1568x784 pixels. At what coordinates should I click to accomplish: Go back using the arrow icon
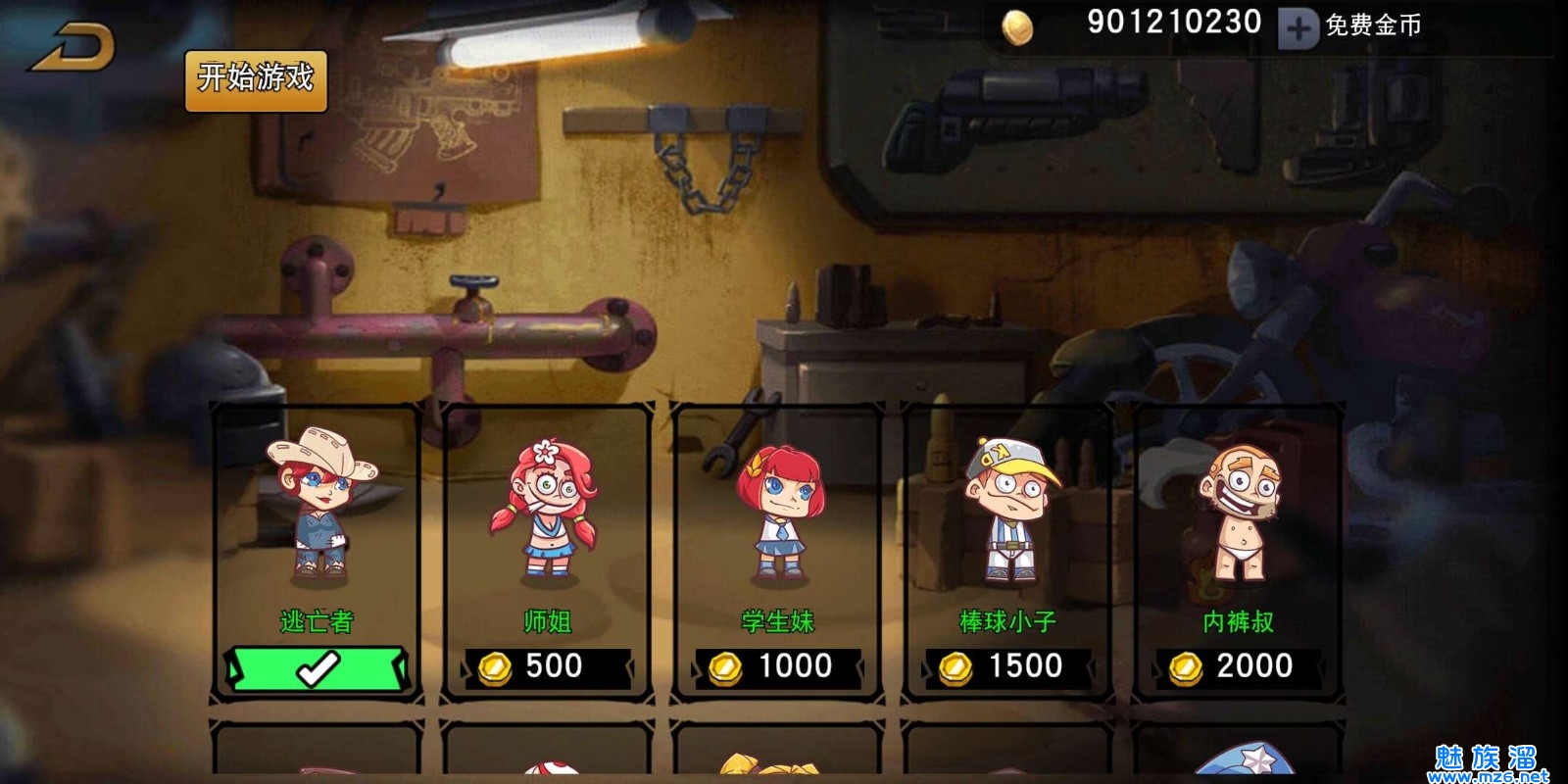click(73, 47)
